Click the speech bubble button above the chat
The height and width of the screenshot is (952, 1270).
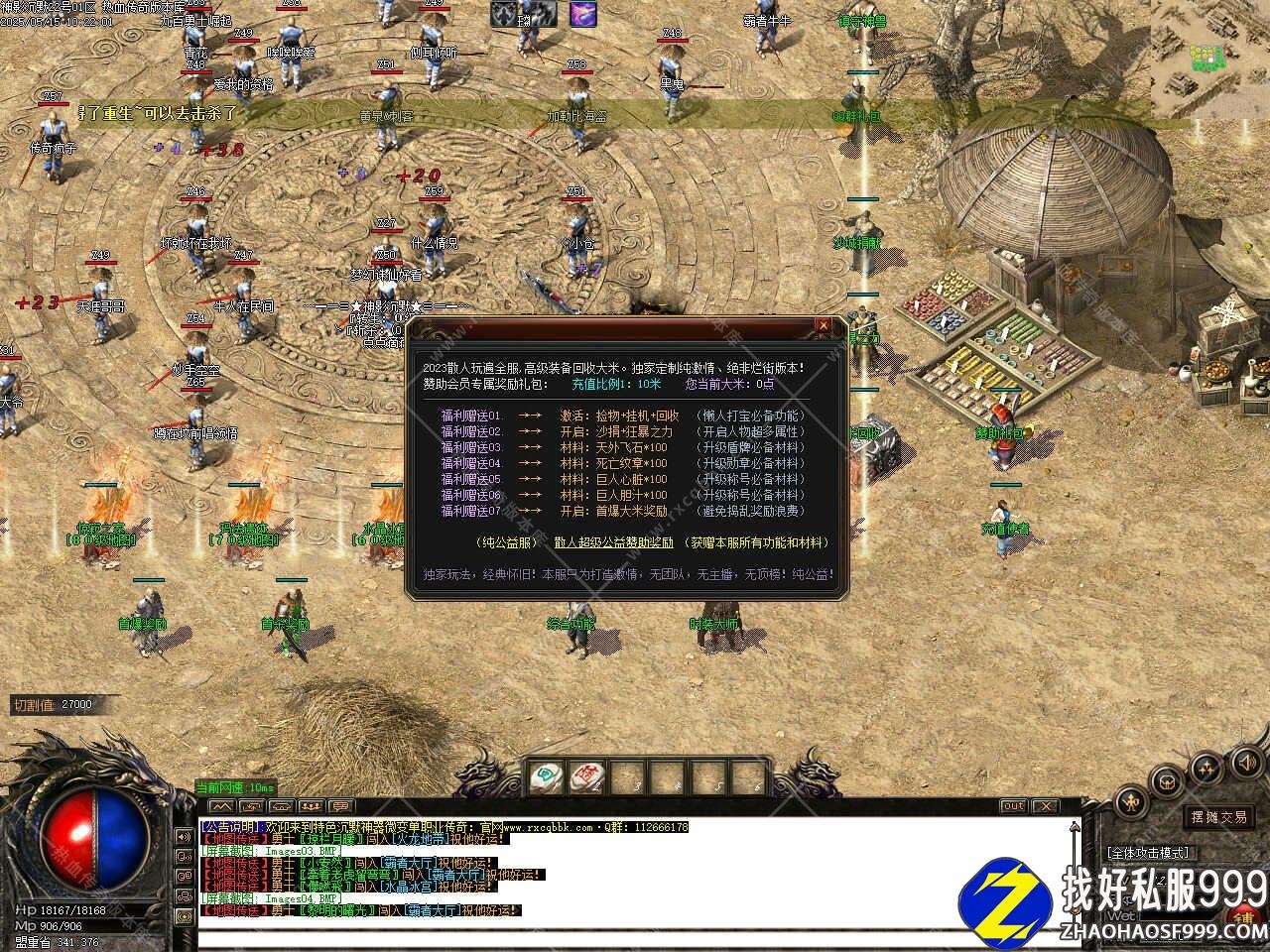[339, 806]
